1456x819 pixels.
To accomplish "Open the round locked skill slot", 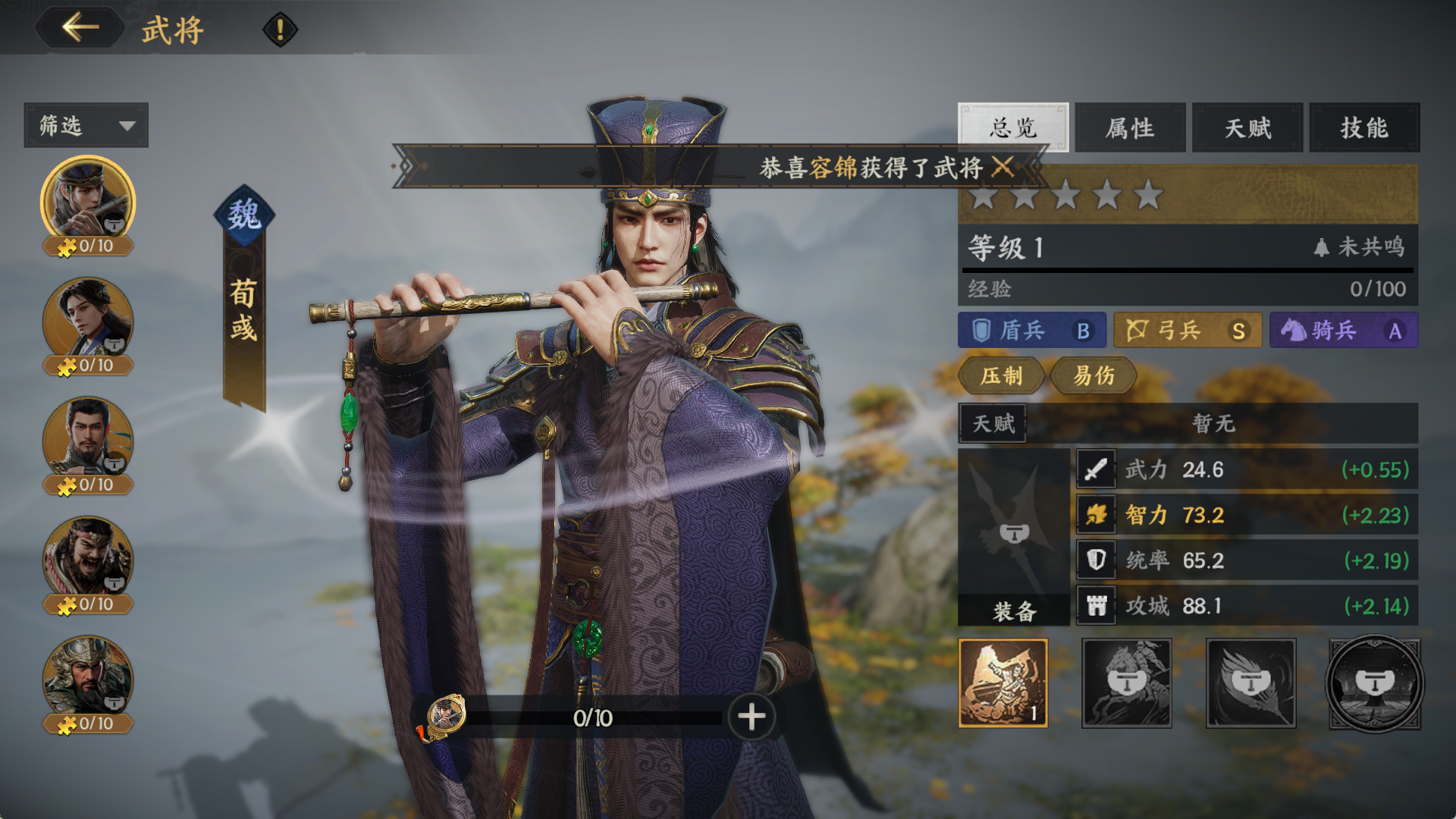I will click(1374, 684).
